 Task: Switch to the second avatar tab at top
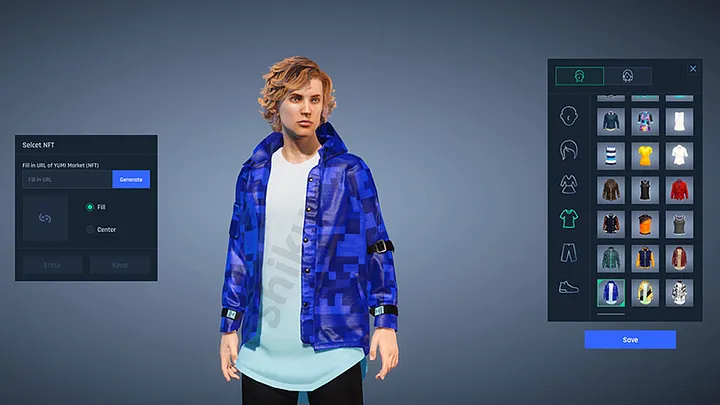coord(628,76)
